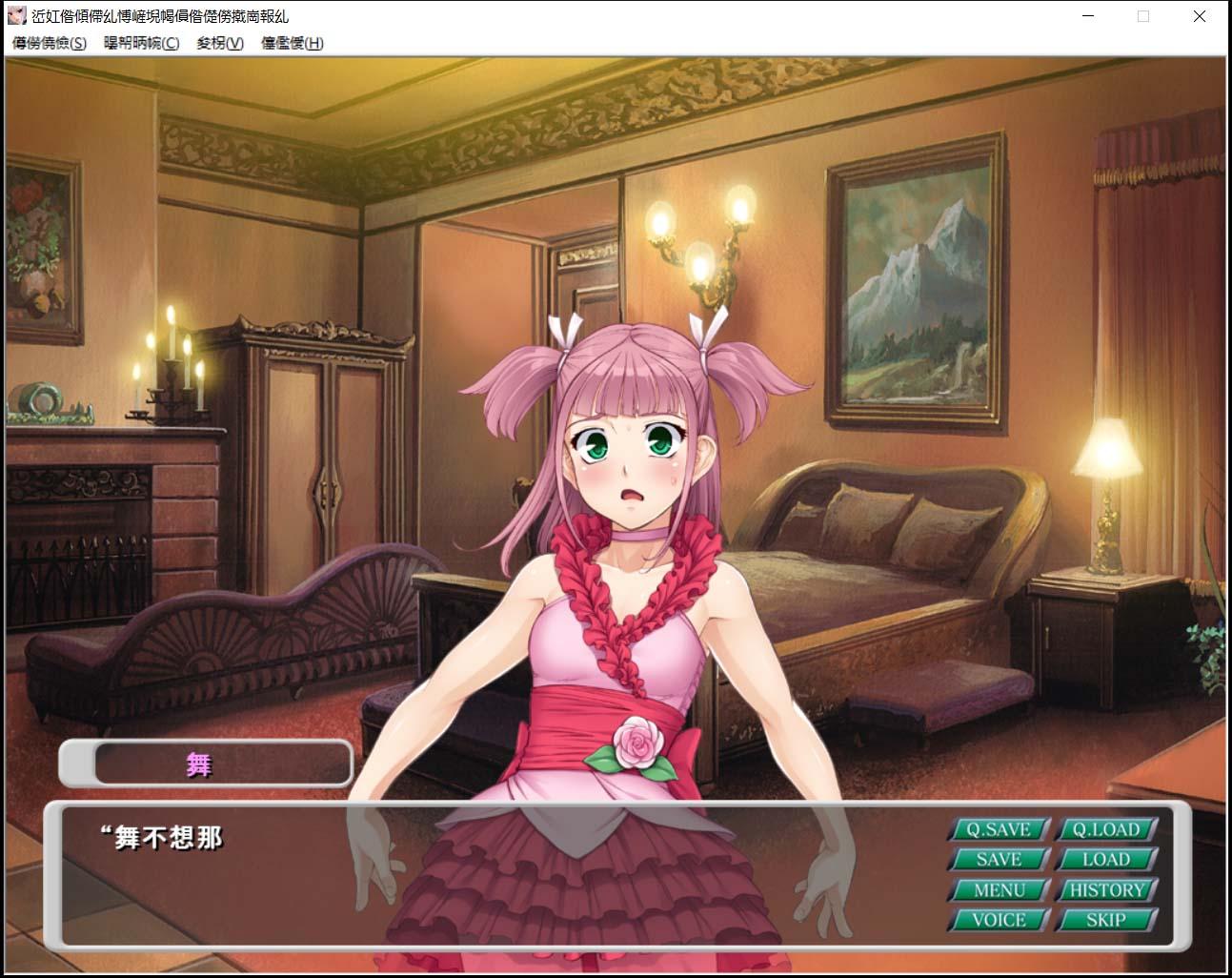
Task: Open the LOAD screen
Action: click(1106, 860)
